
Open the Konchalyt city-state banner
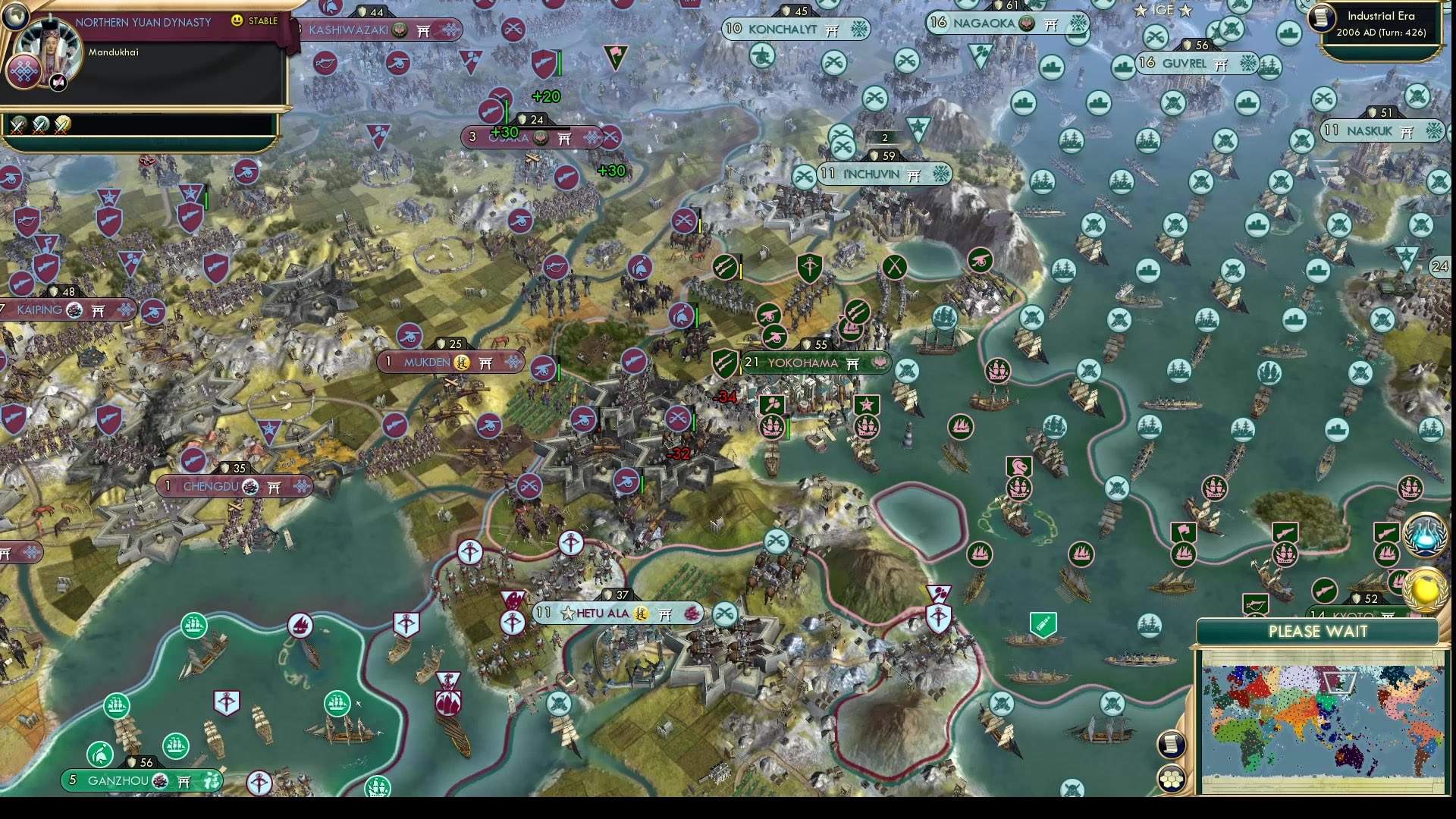coord(794,29)
